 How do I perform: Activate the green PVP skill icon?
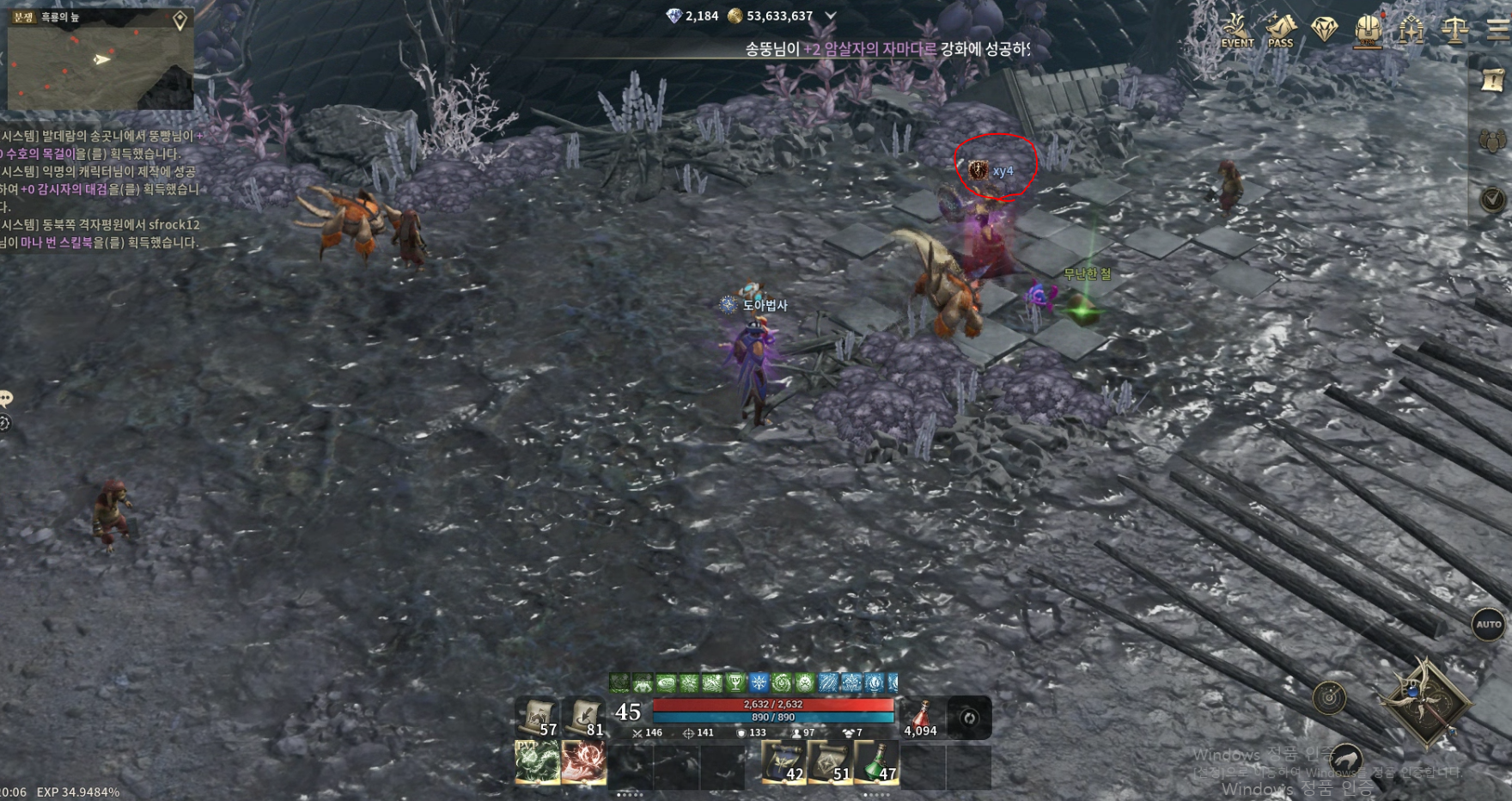pyautogui.click(x=538, y=762)
